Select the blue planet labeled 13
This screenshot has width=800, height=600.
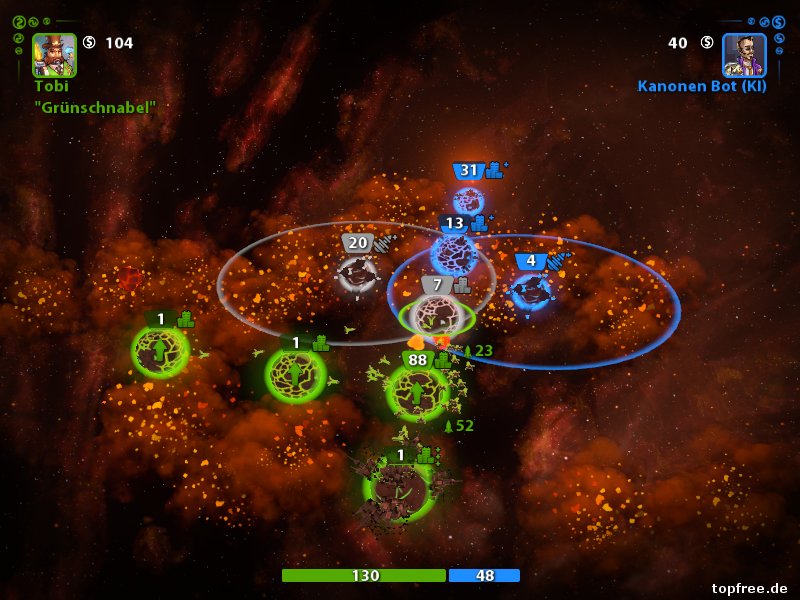pos(454,254)
